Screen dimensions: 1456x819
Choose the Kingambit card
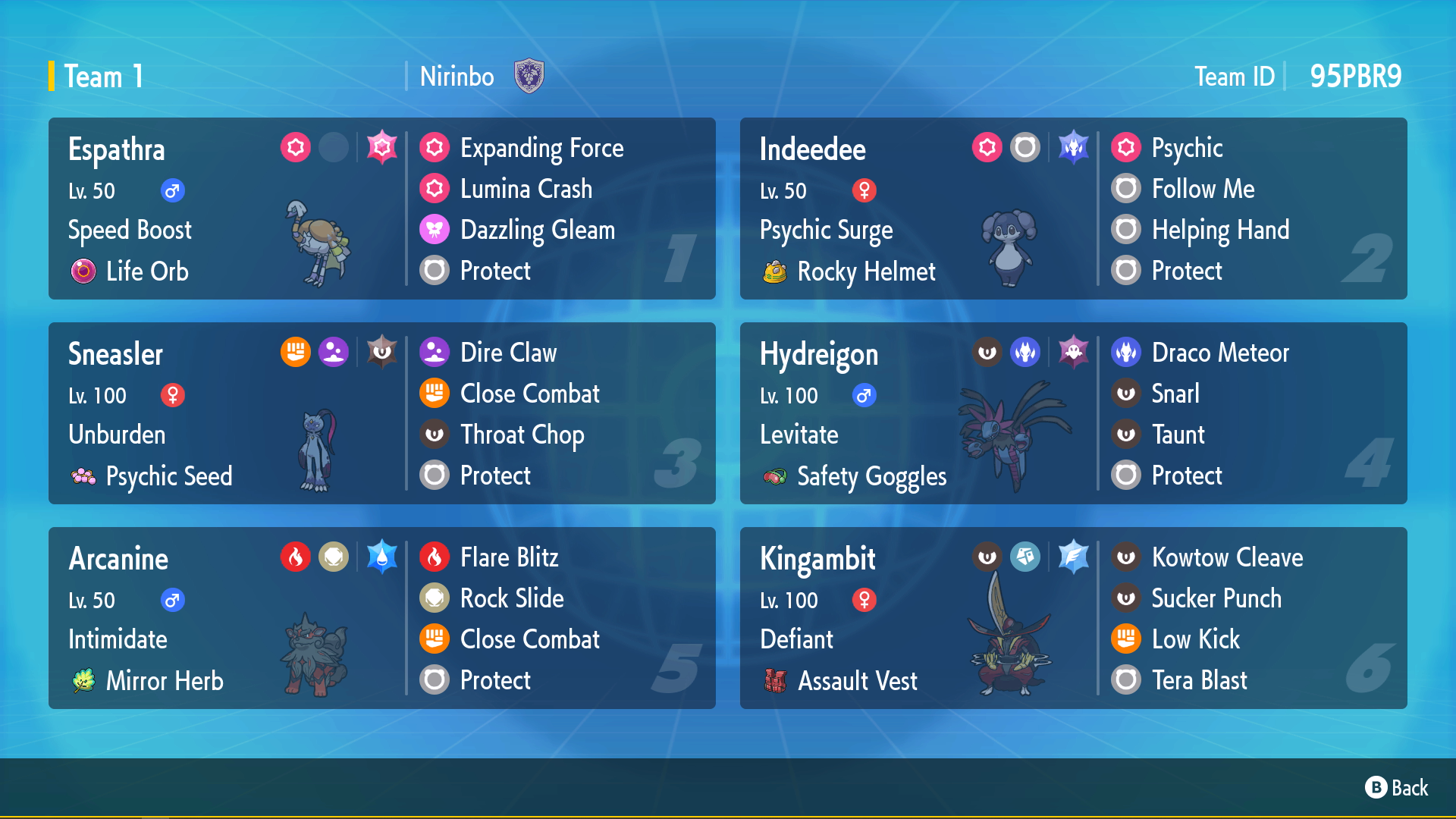pyautogui.click(x=918, y=618)
